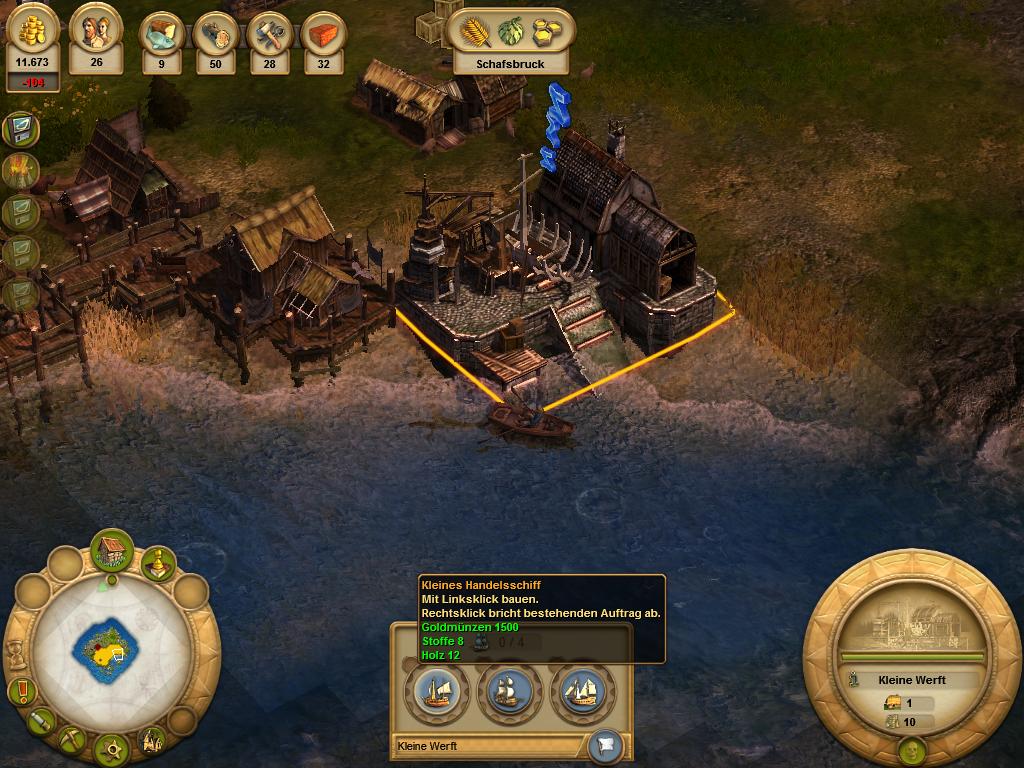Select the golden pawn statue icon
1024x768 pixels.
(157, 564)
